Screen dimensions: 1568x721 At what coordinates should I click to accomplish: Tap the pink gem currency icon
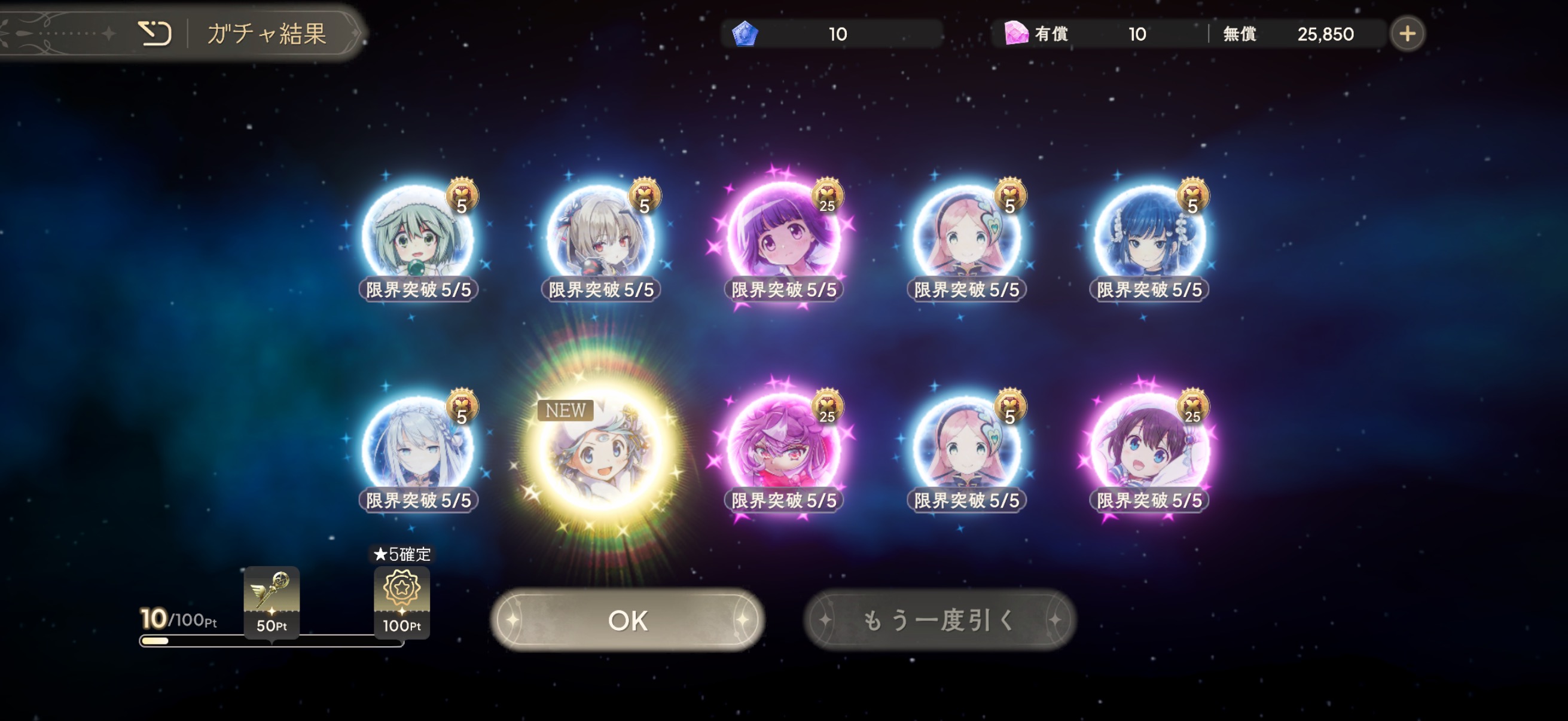pyautogui.click(x=1015, y=33)
